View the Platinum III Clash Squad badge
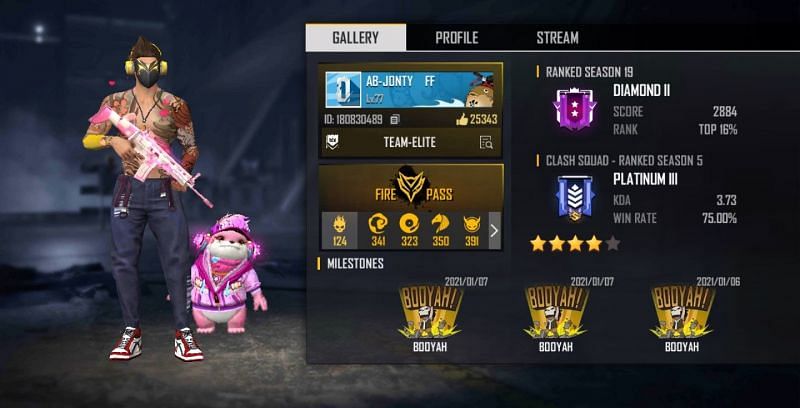The width and height of the screenshot is (800, 408). coord(574,196)
